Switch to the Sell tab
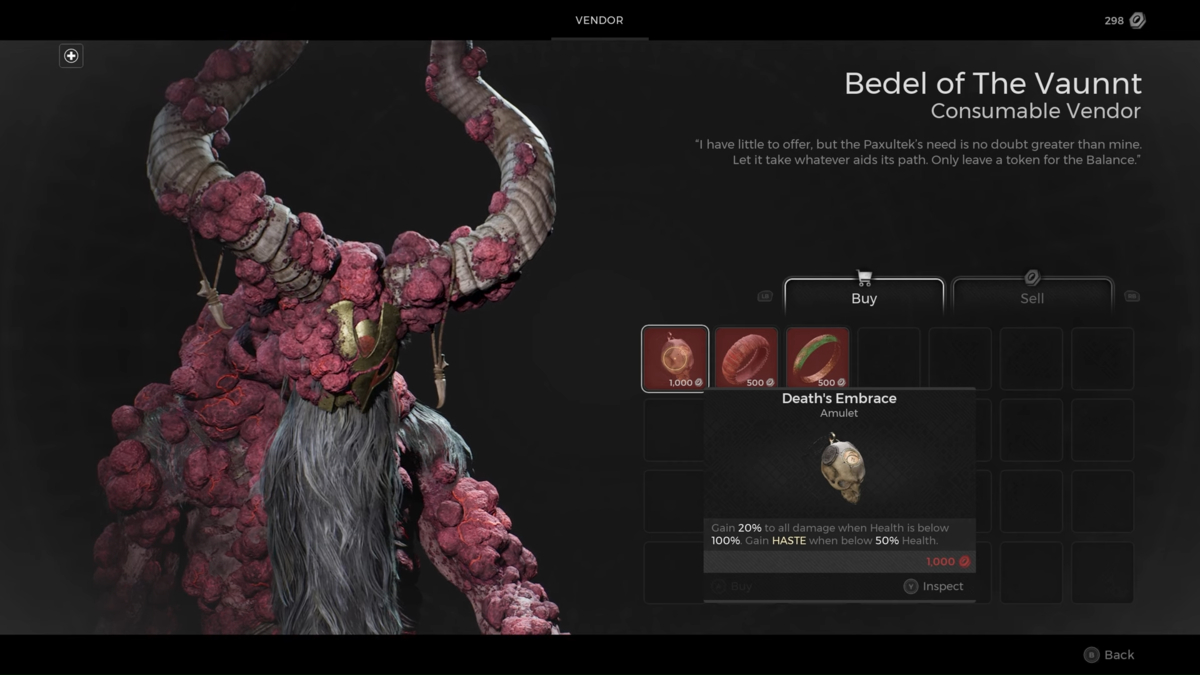The width and height of the screenshot is (1200, 675). coord(1032,297)
